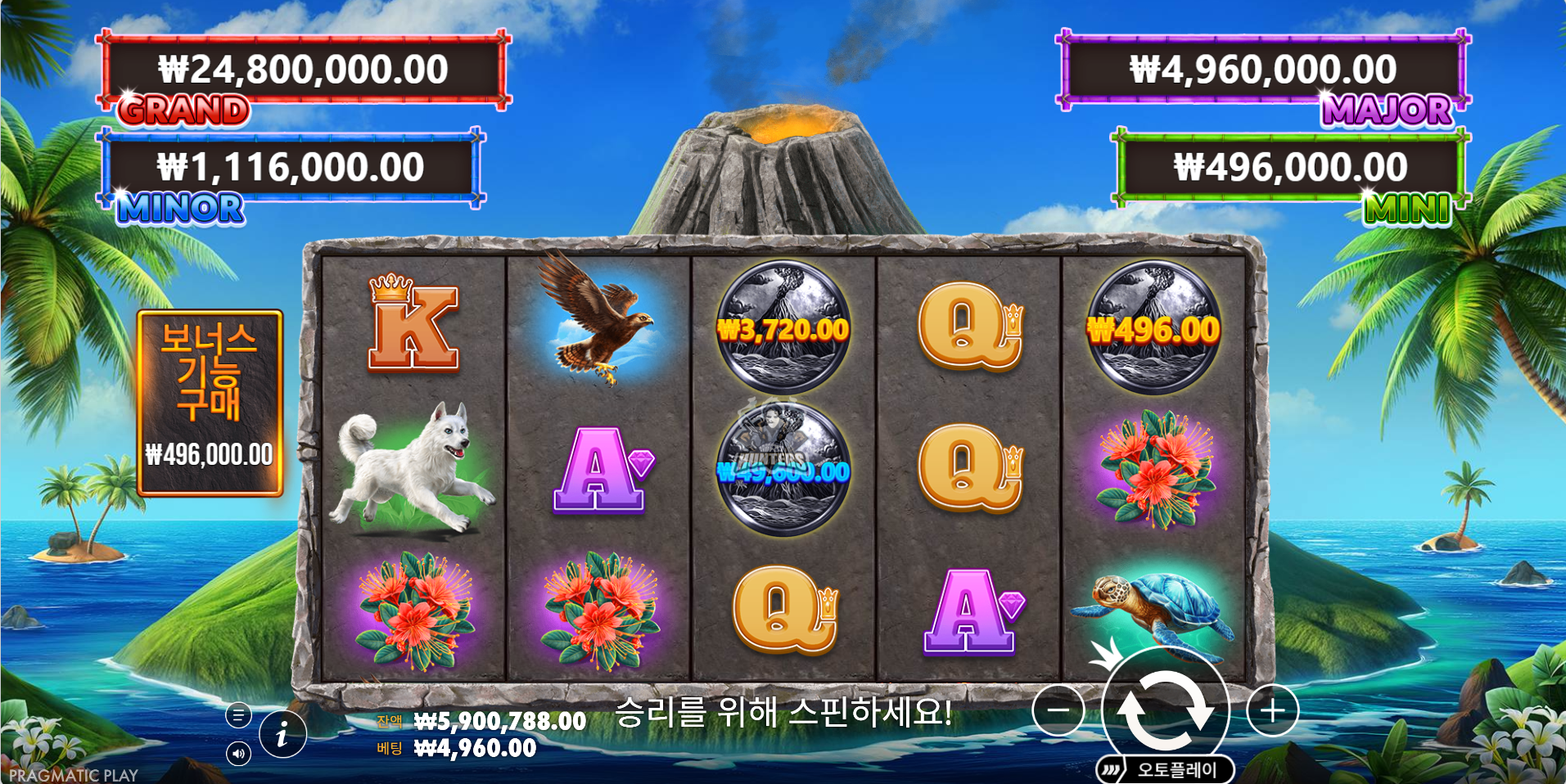This screenshot has height=784, width=1566.
Task: Open the game info paytable button
Action: [282, 733]
